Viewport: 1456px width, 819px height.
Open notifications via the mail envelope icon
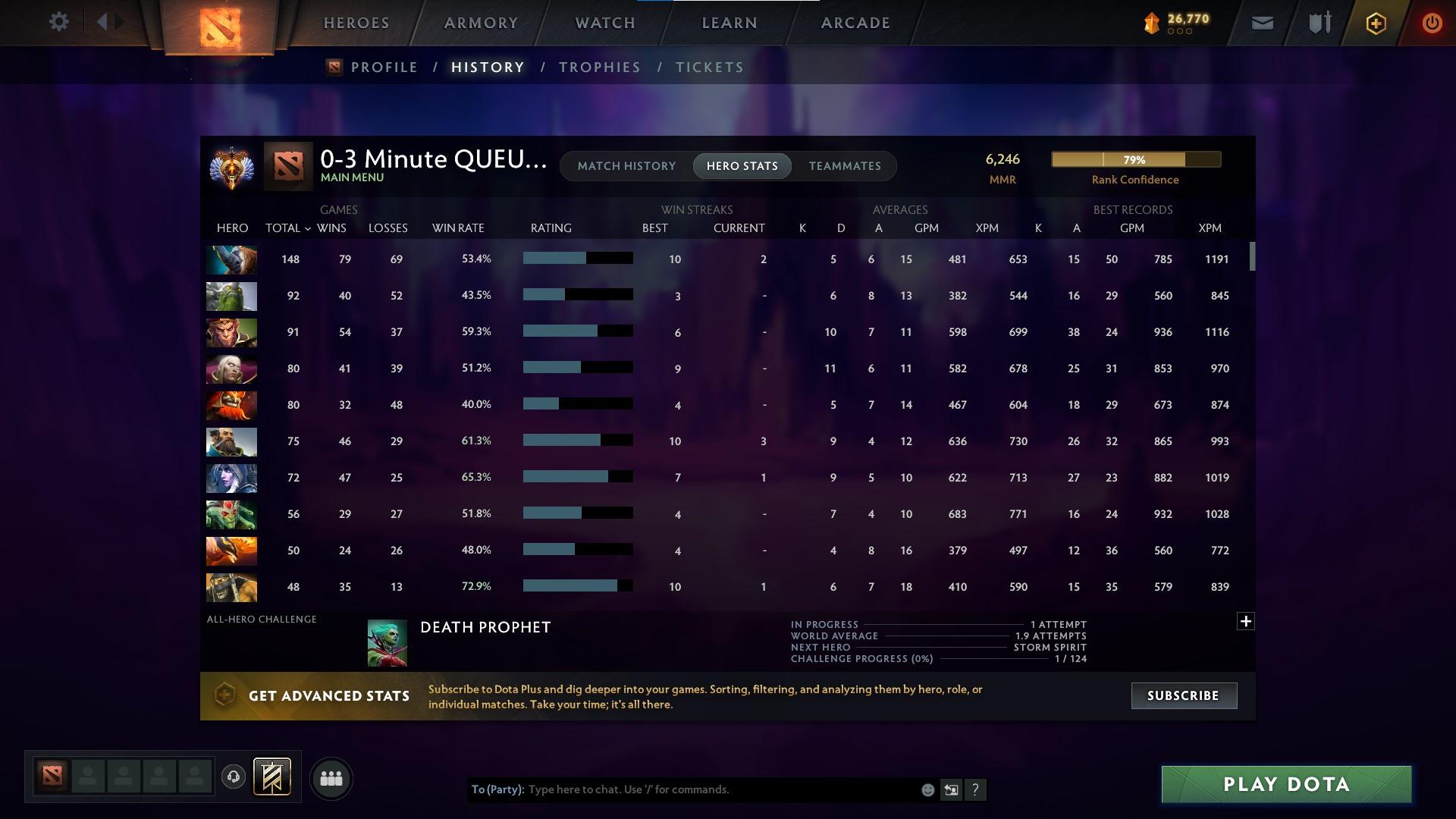click(1261, 22)
